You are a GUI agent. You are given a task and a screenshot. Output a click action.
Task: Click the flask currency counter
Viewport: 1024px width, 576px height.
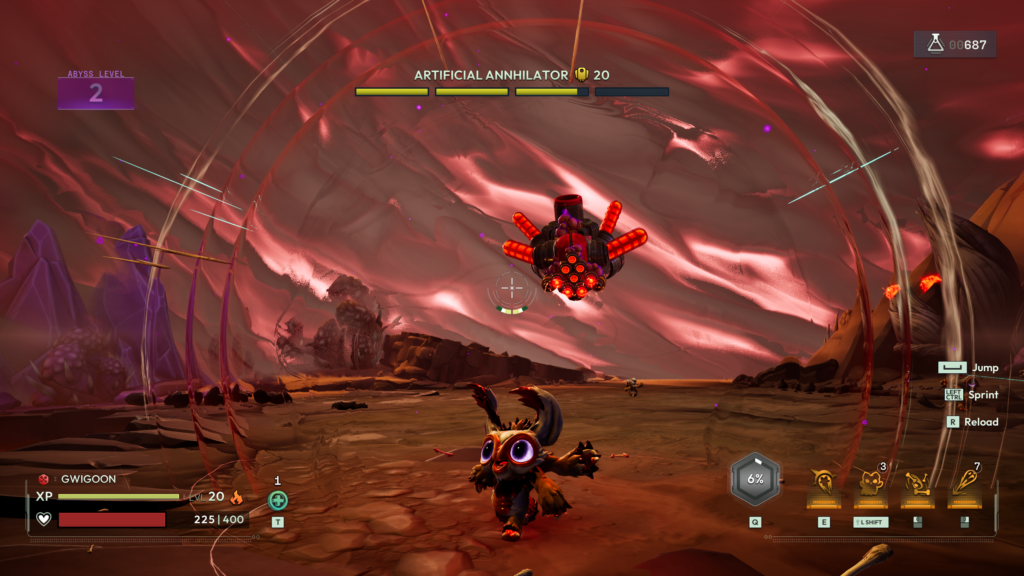point(954,44)
